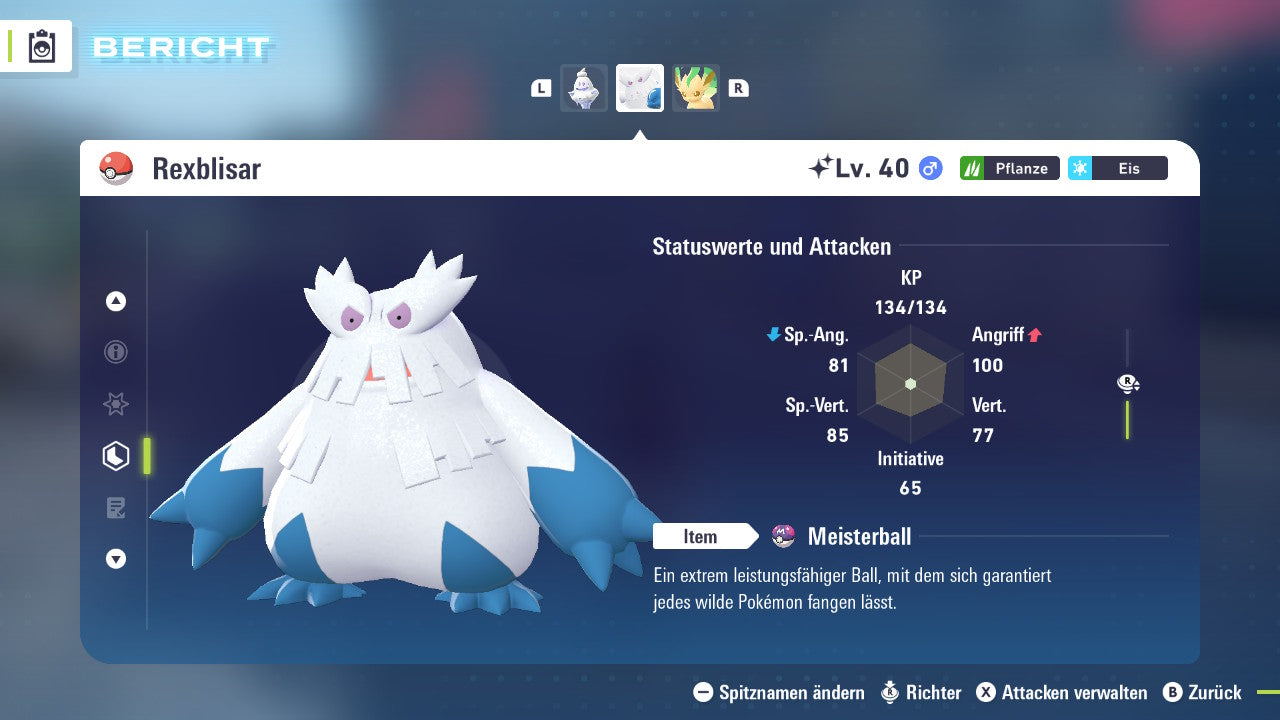Select the dark Eis type badge
The height and width of the screenshot is (720, 1280).
point(1117,168)
